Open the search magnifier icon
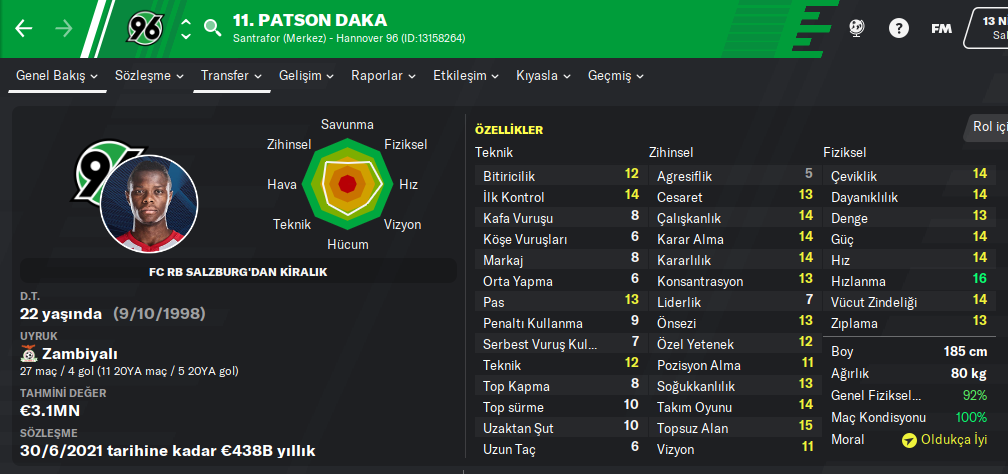Image resolution: width=1008 pixels, height=474 pixels. pos(212,28)
